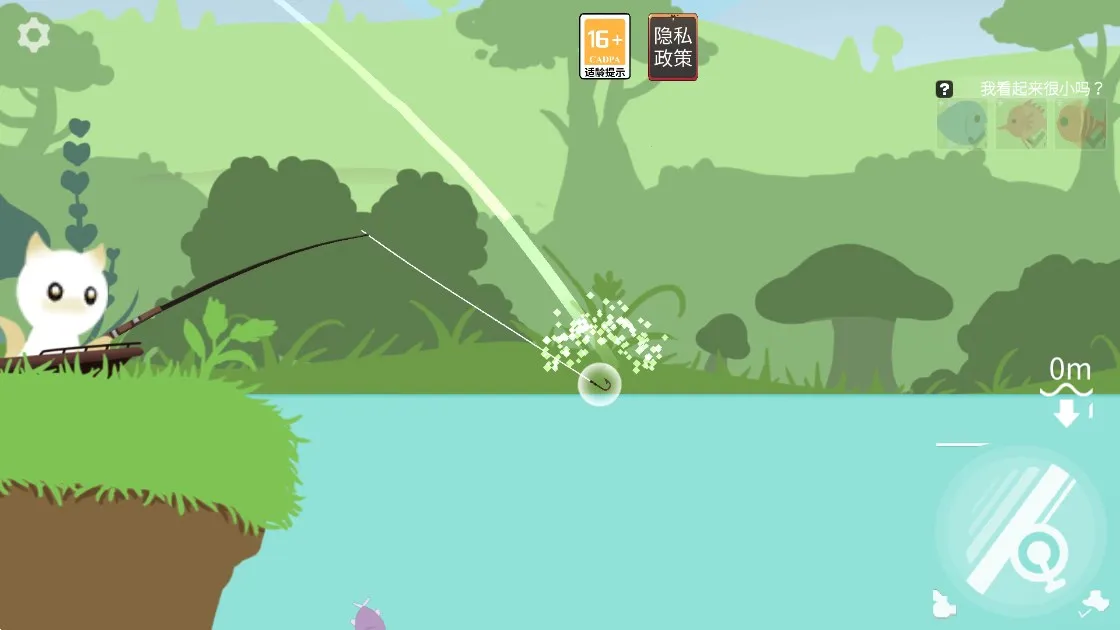Tap the small checkmarked icon right of the reel
The width and height of the screenshot is (1120, 630).
tap(1097, 603)
